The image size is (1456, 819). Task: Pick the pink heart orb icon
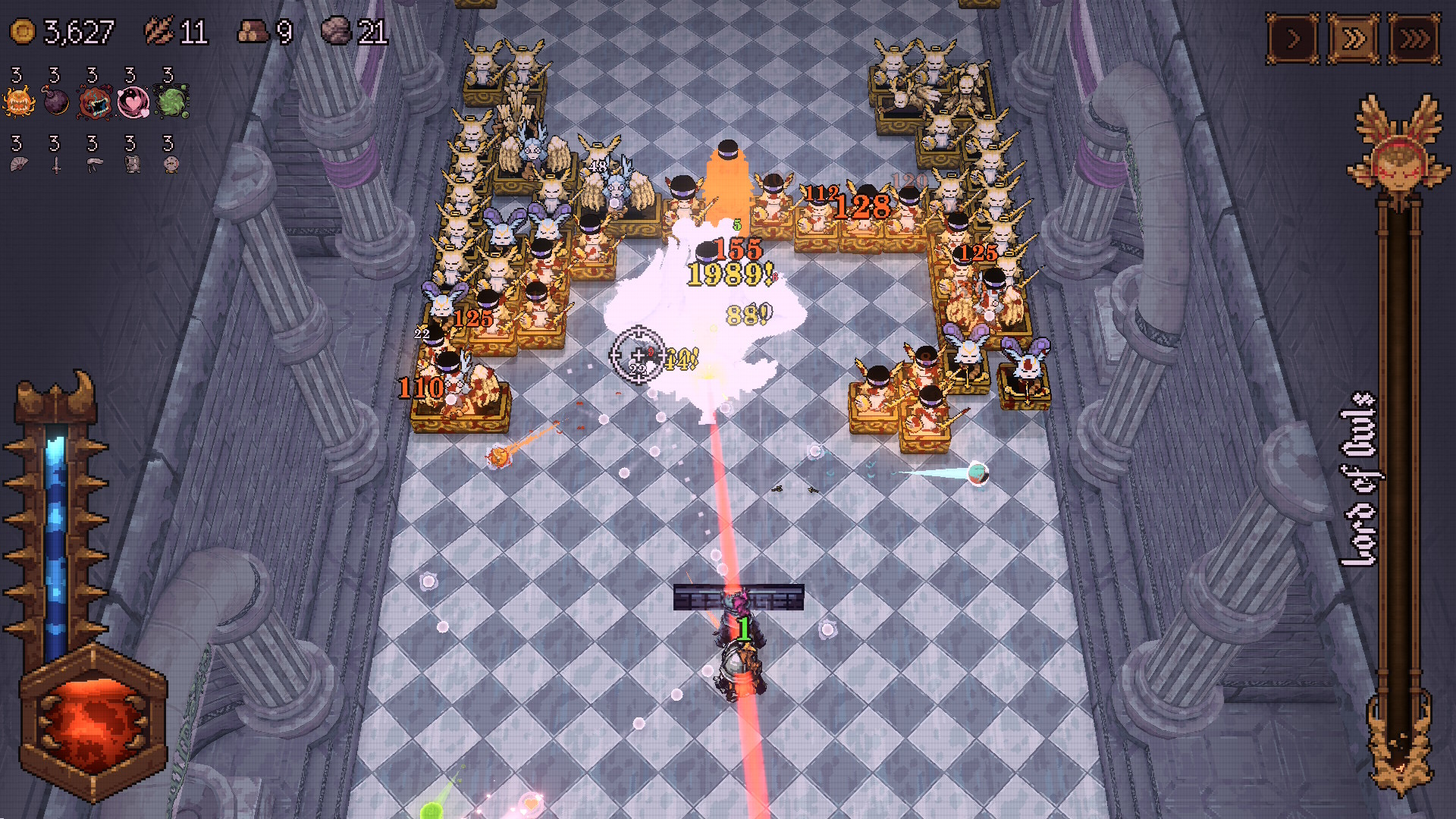tap(133, 102)
